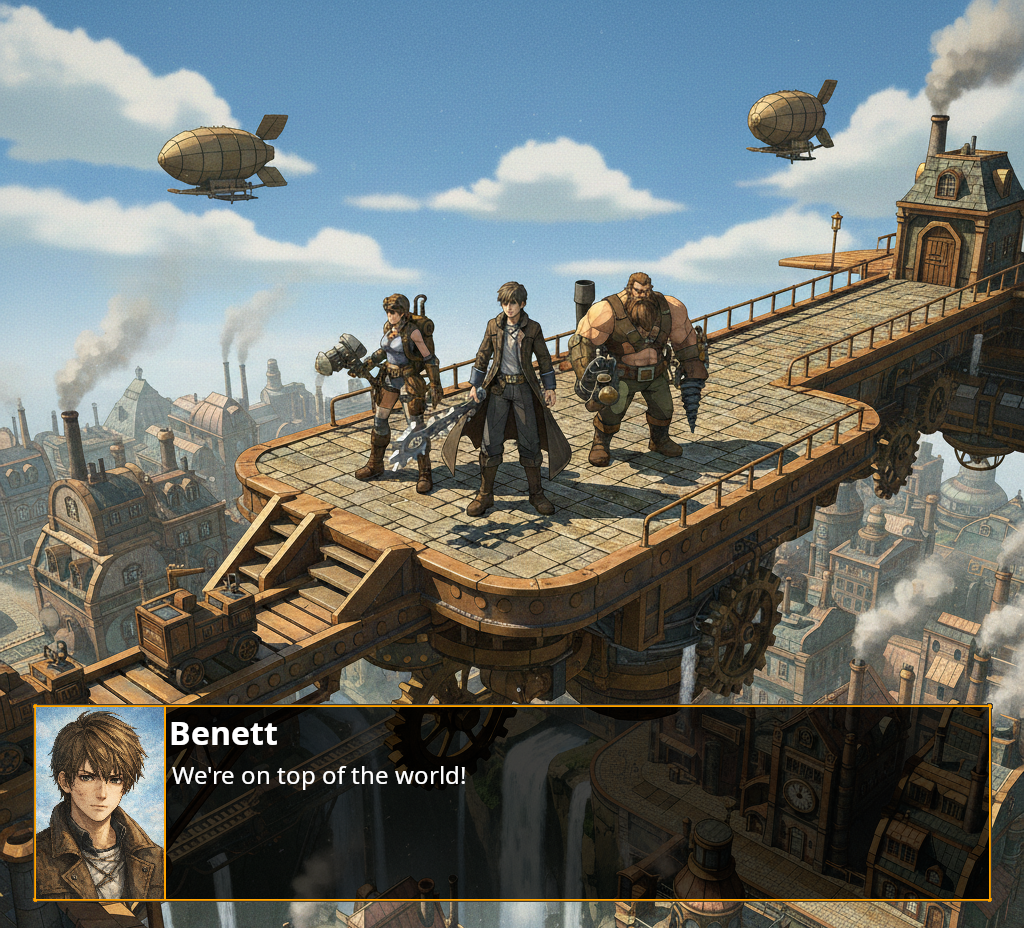Viewport: 1024px width, 928px height.
Task: Click Benett's speaker portrait
Action: [100, 803]
